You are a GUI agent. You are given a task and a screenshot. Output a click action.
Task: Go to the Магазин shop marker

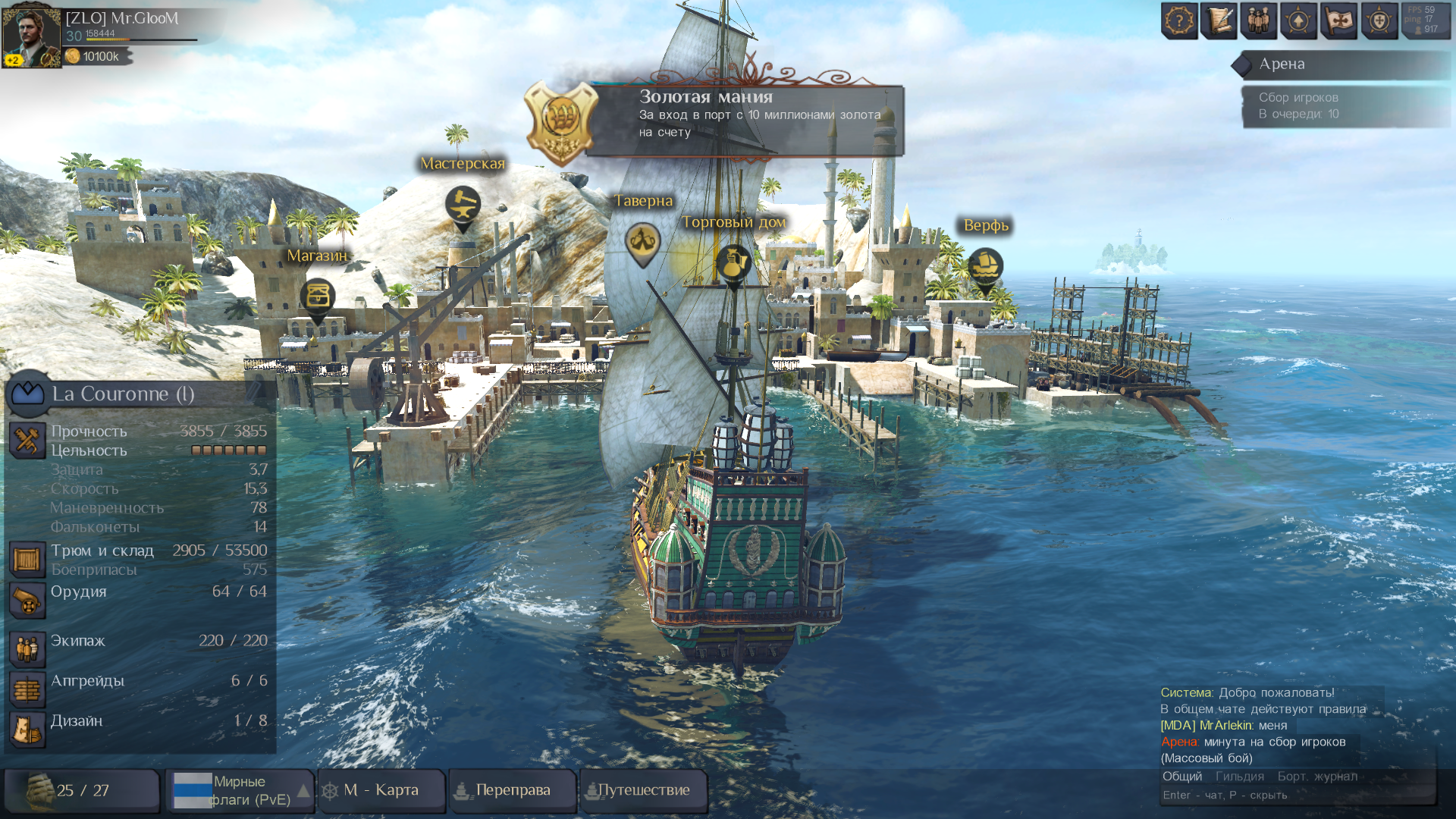point(318,297)
